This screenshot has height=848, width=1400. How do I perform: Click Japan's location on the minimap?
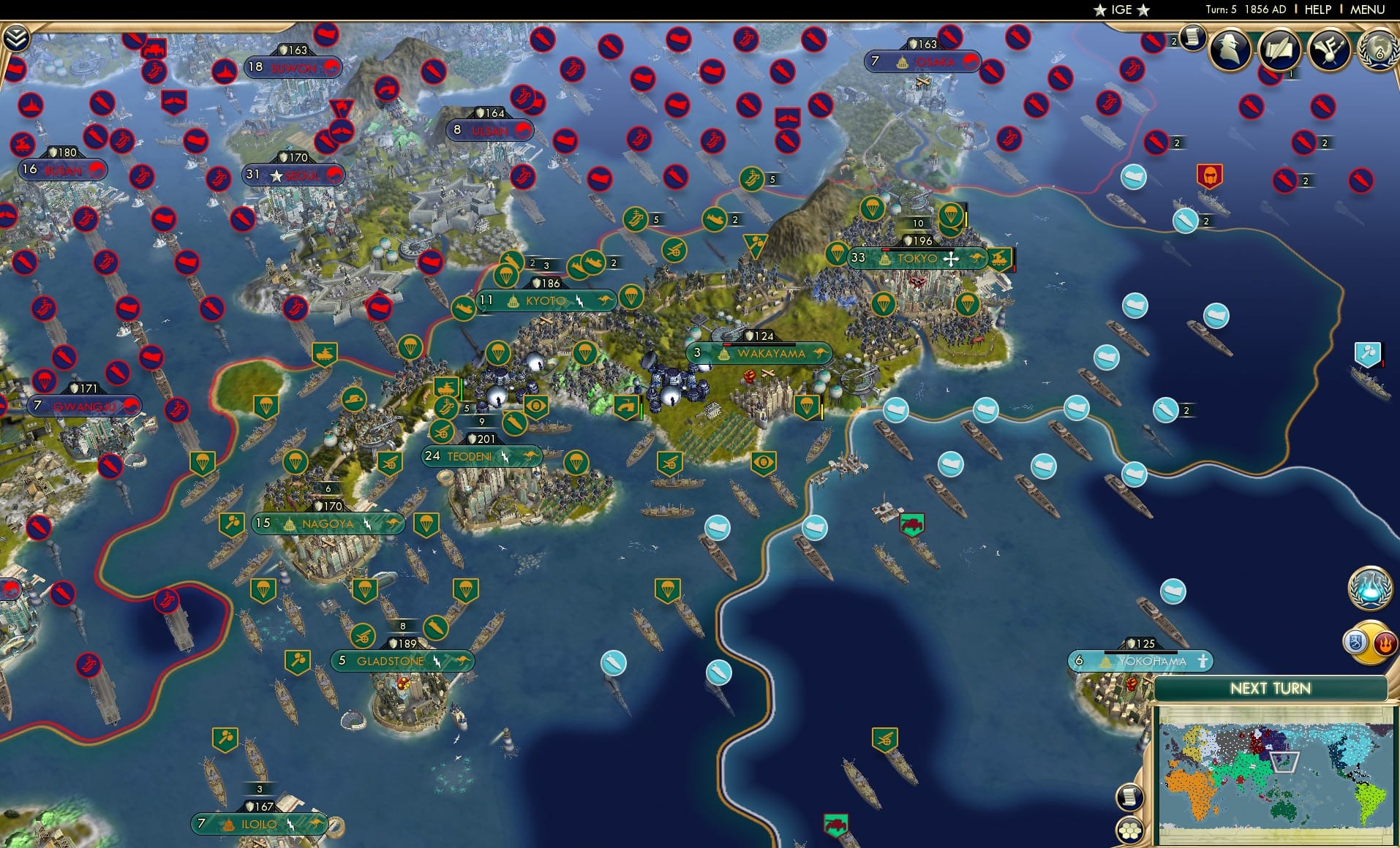coord(1285,762)
